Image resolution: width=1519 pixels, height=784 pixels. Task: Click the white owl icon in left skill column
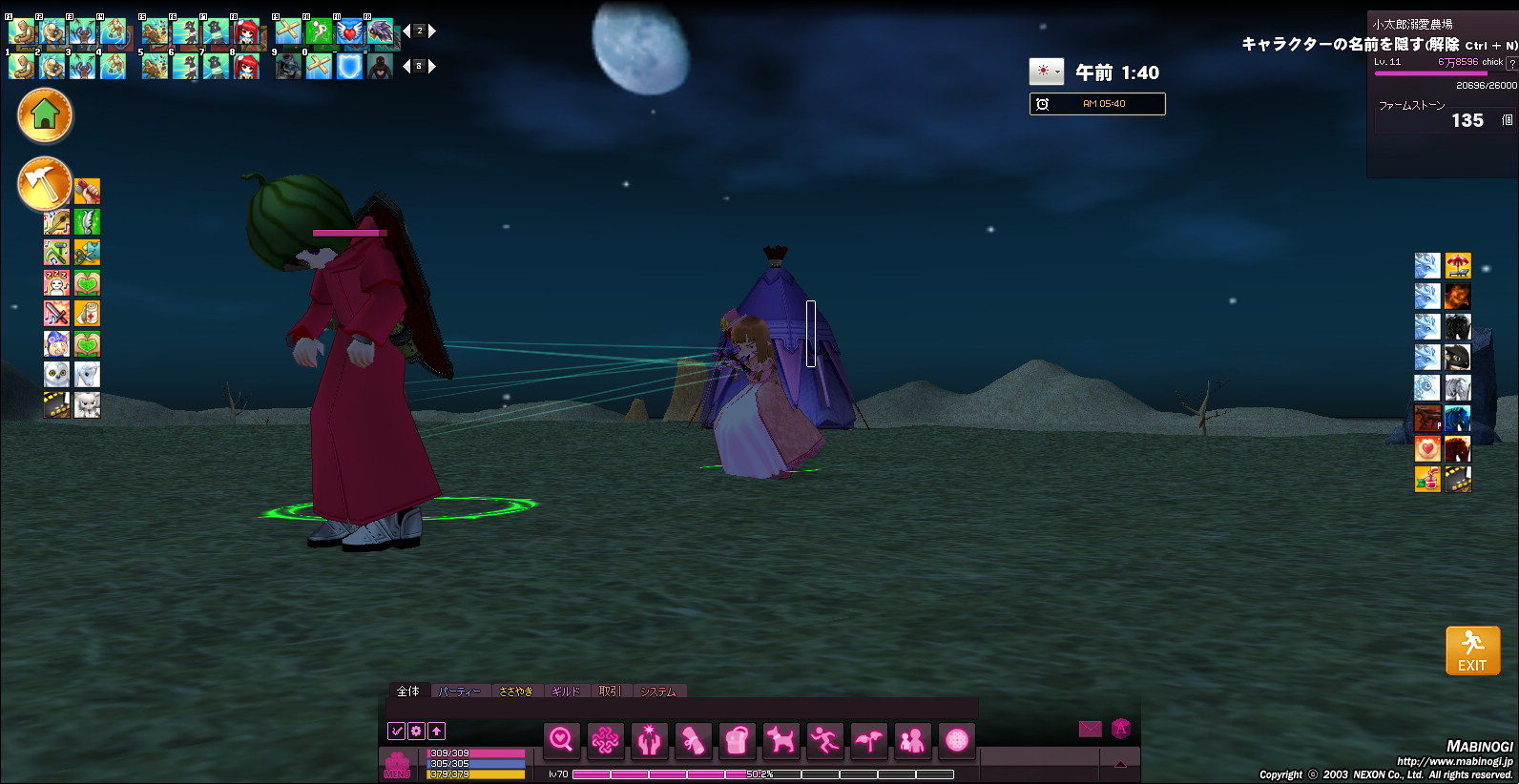[x=56, y=374]
